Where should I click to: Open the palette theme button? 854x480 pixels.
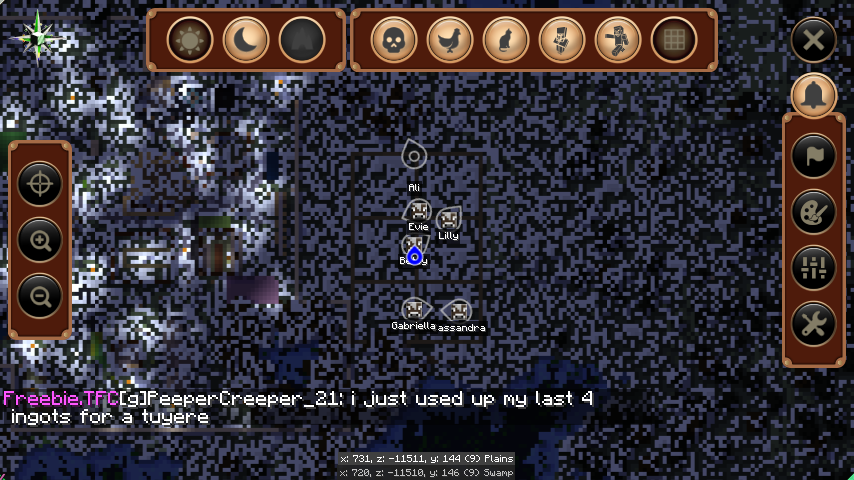tap(814, 211)
